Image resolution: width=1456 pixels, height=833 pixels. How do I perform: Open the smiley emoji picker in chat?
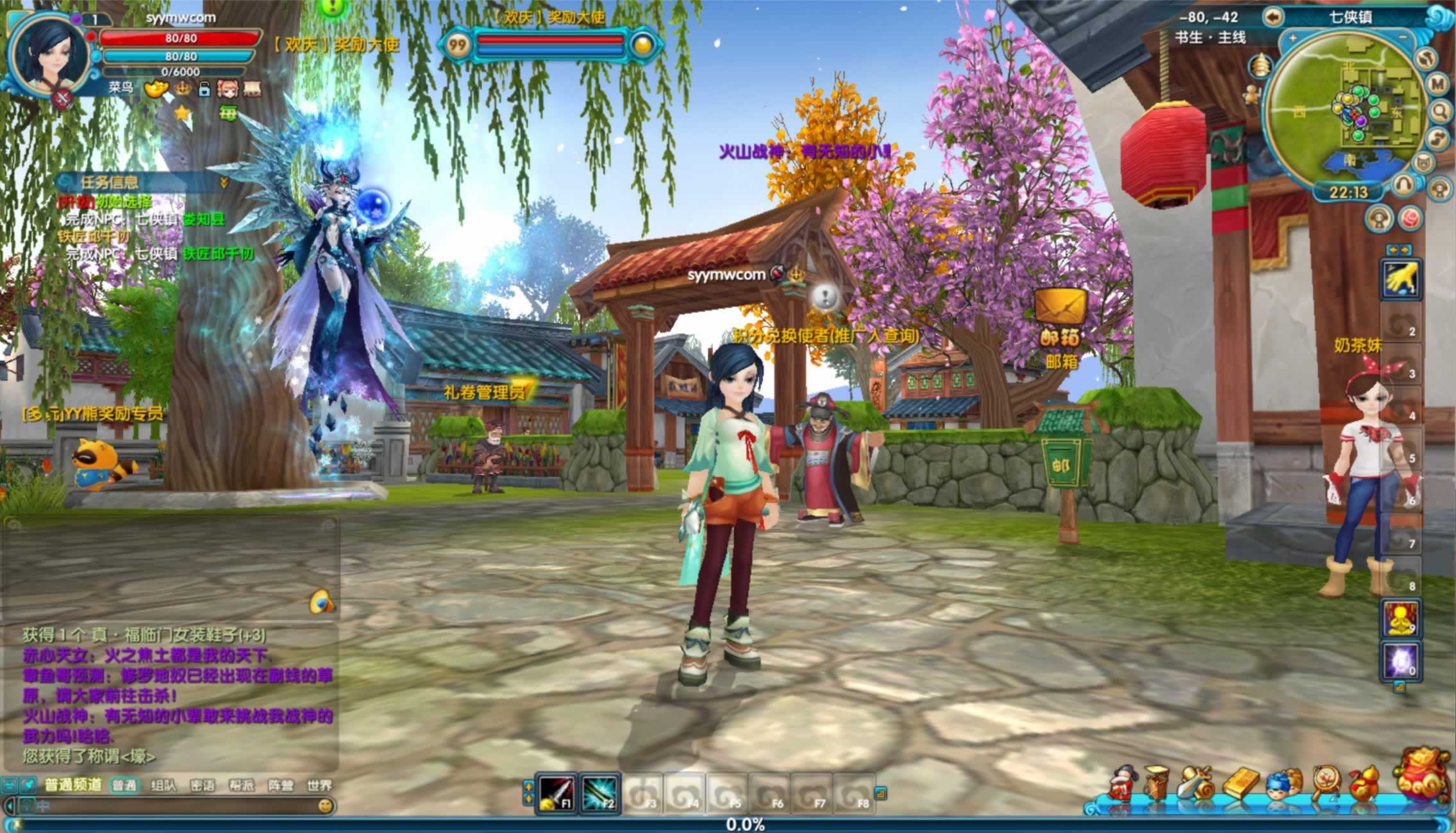[x=326, y=805]
